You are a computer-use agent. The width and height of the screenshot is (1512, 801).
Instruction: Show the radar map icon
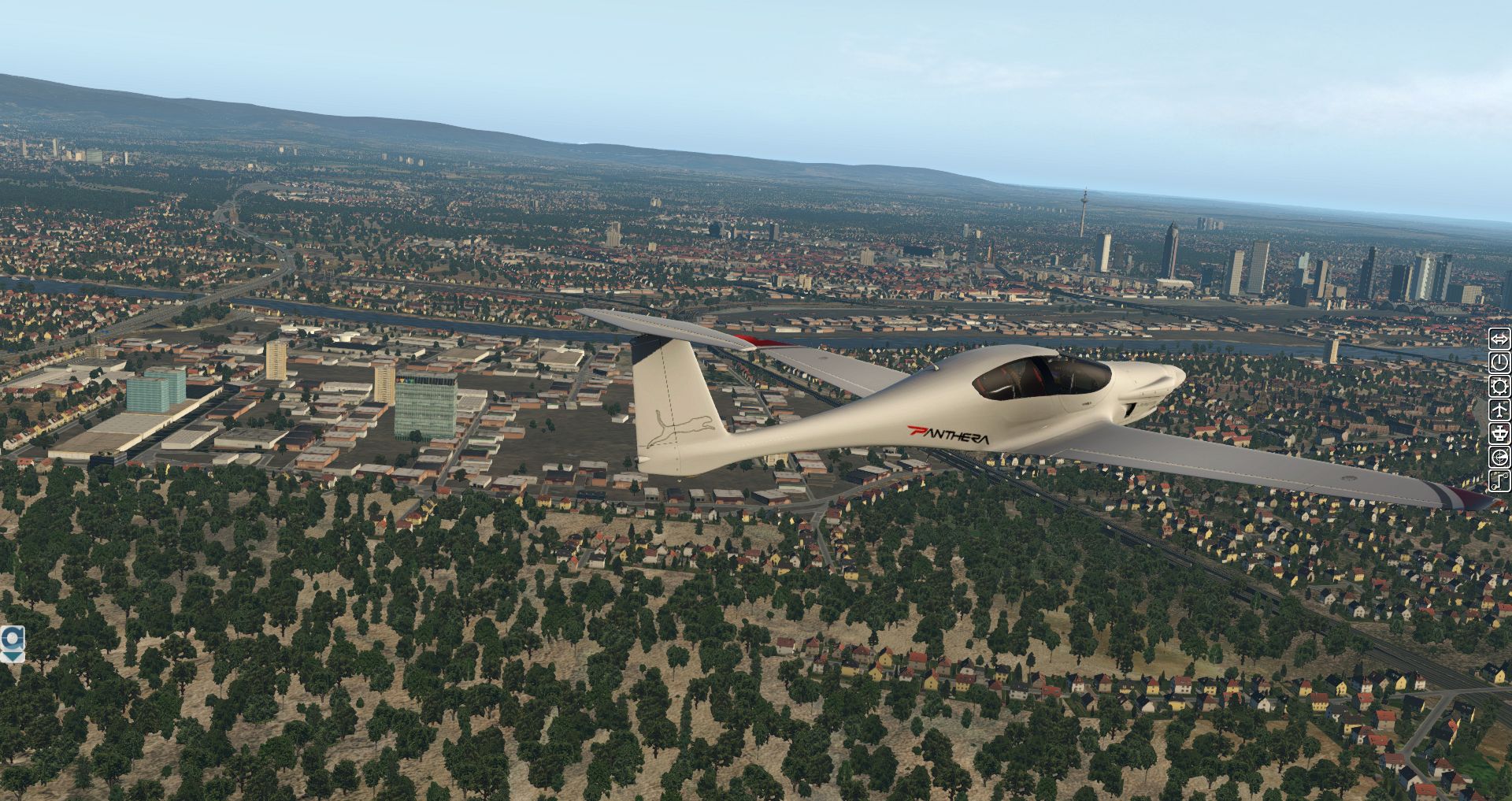tap(1499, 457)
